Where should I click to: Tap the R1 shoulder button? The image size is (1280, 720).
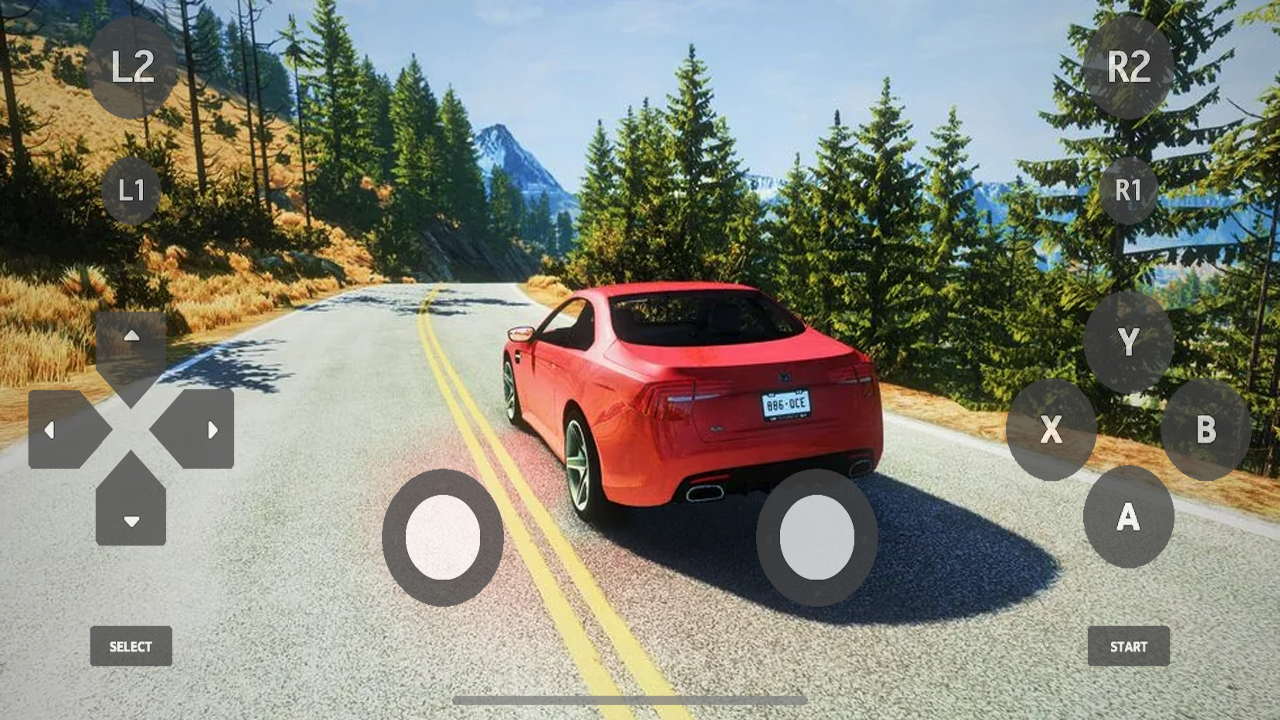tap(1128, 190)
